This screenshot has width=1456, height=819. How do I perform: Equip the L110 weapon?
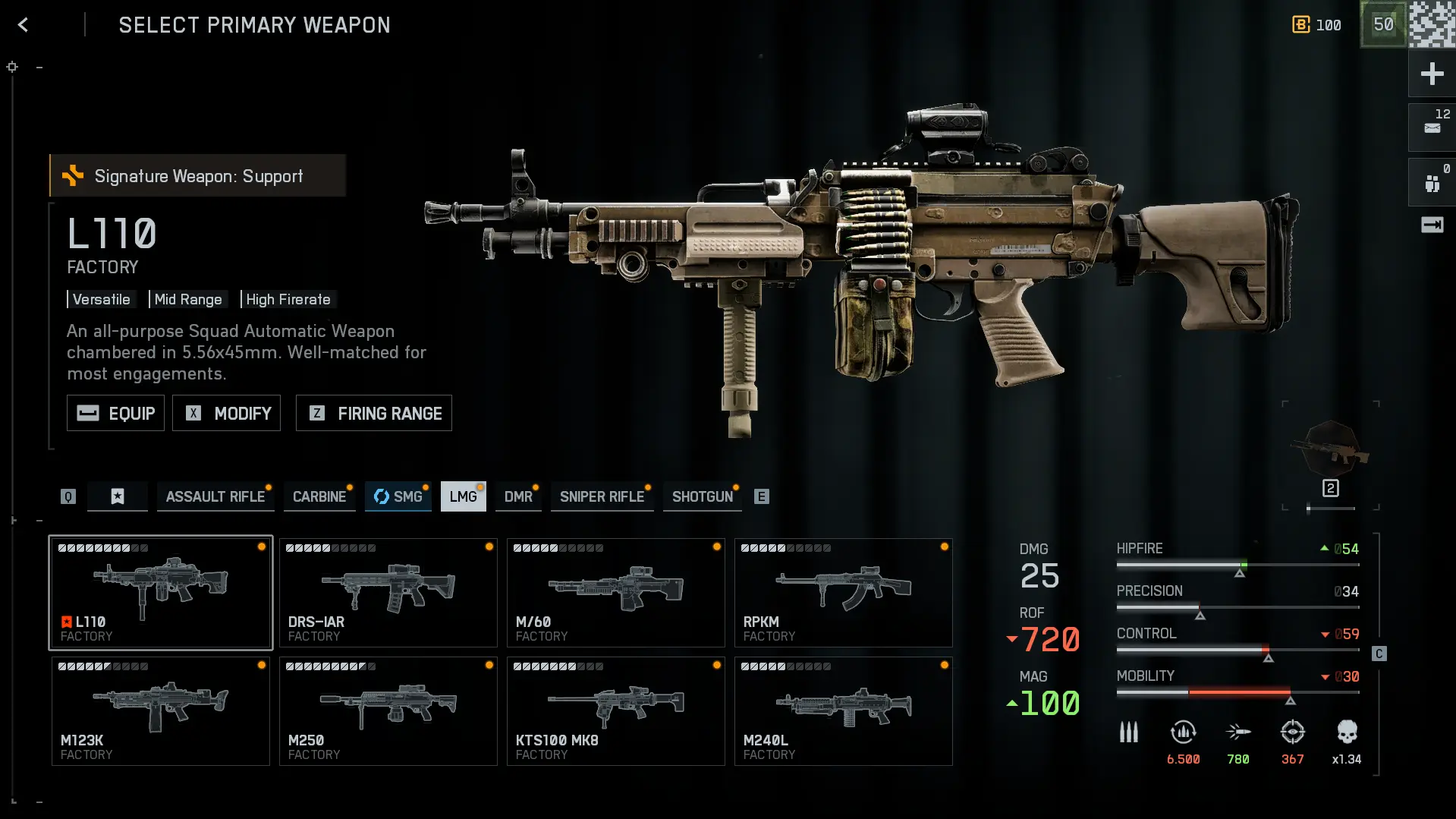[x=115, y=414]
